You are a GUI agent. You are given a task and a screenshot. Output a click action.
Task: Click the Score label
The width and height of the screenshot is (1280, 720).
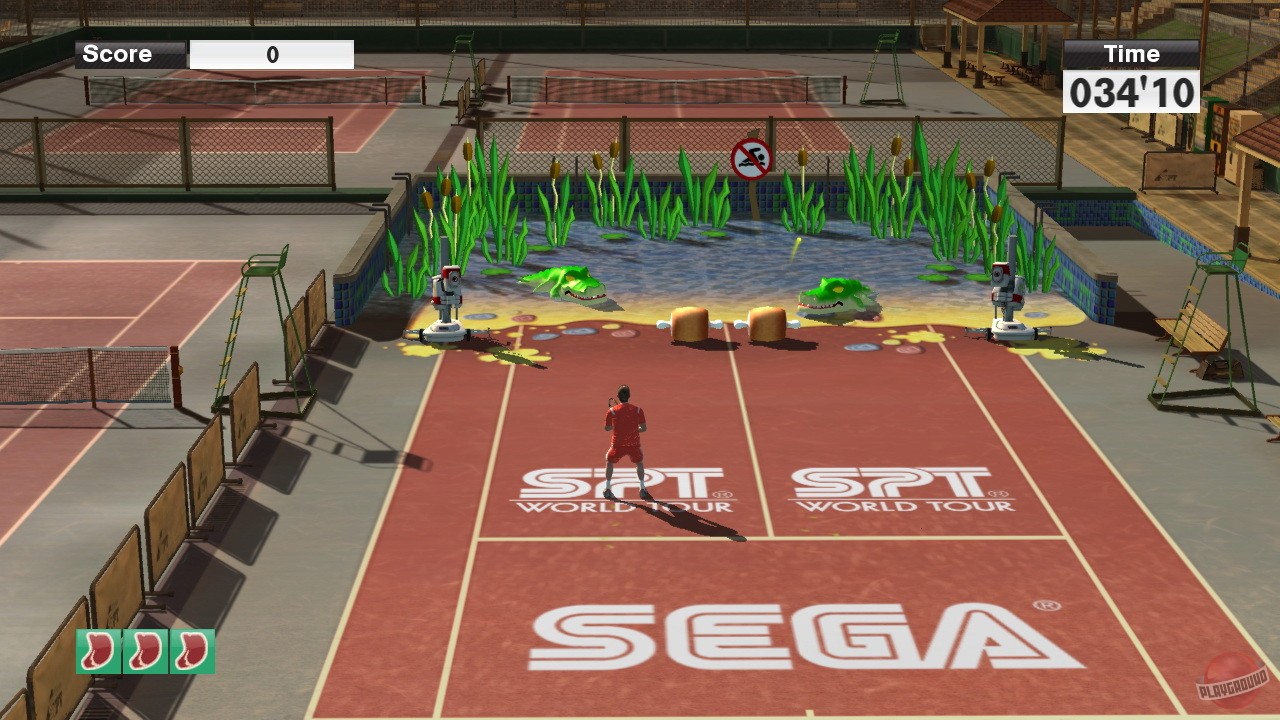(117, 54)
